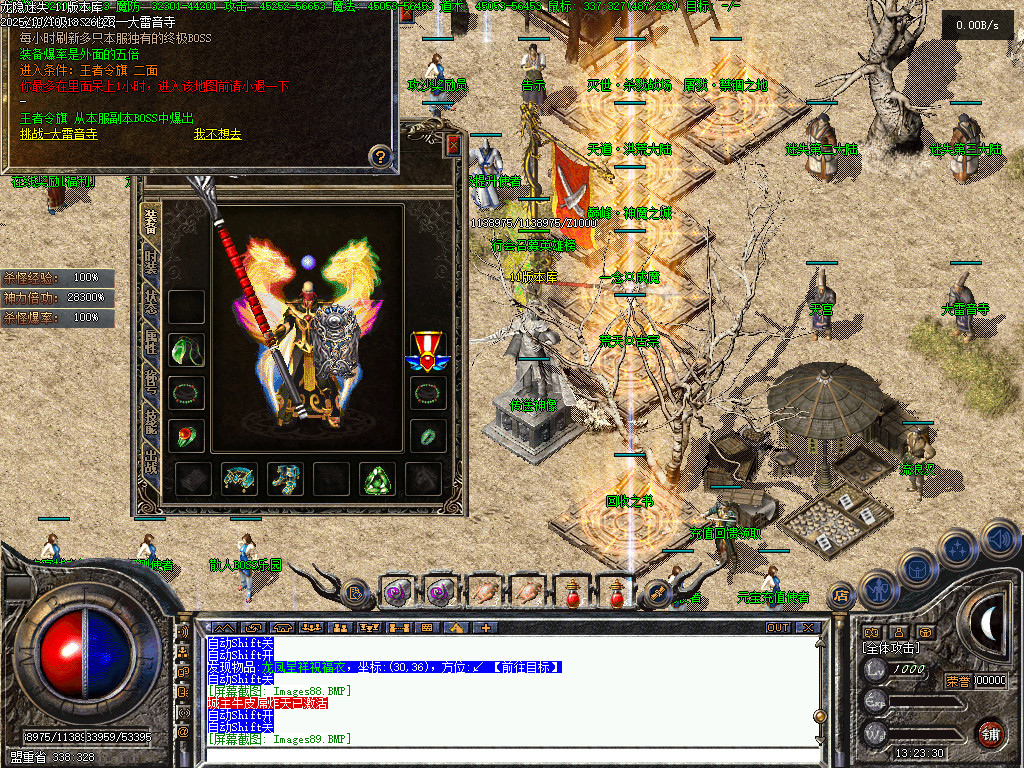1024x768 pixels.
Task: Select the green triangular gem slot
Action: tap(378, 480)
